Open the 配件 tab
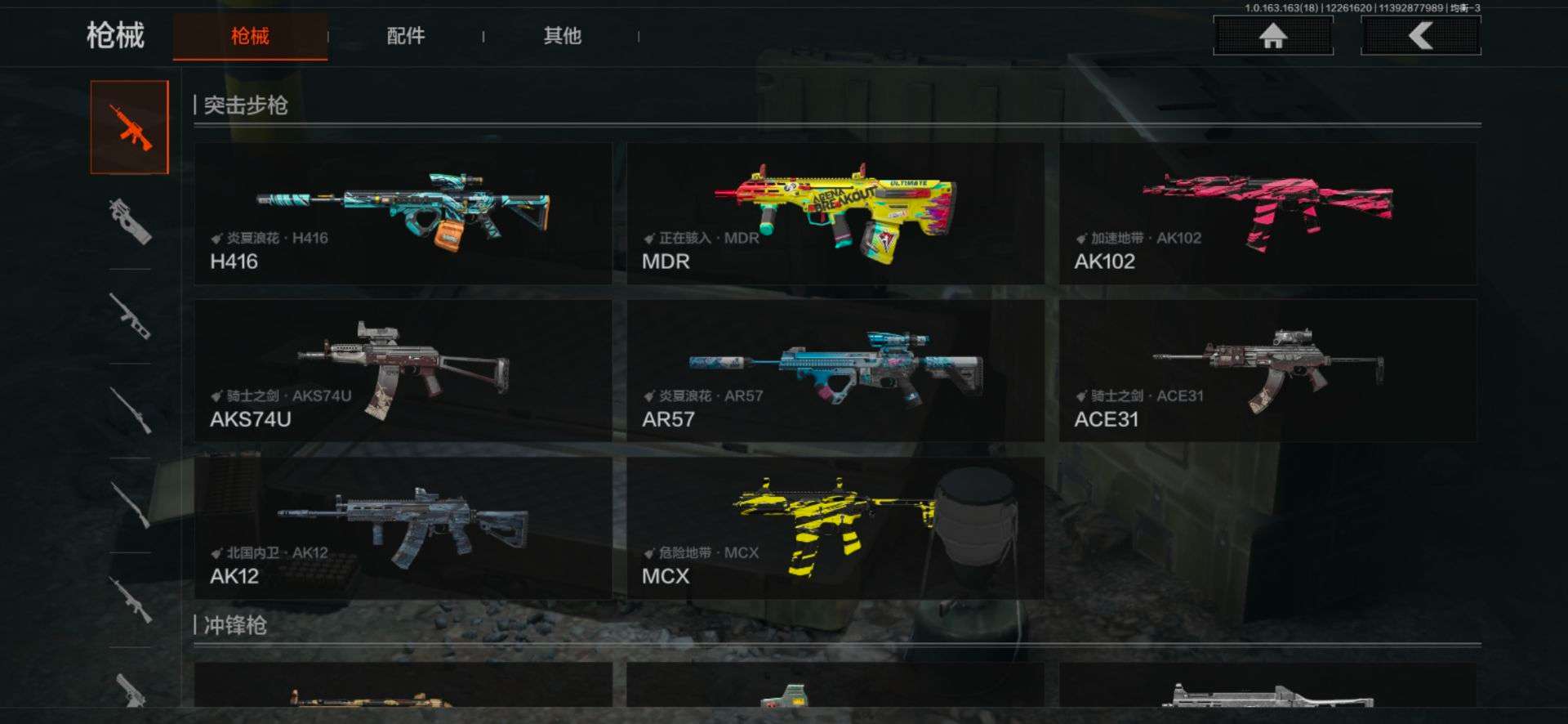1568x724 pixels. pos(406,36)
